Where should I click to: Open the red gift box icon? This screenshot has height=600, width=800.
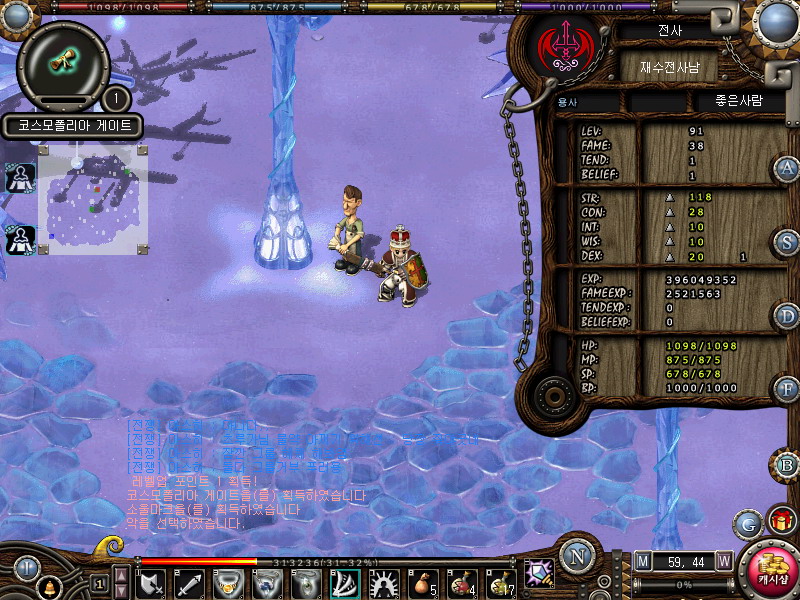780,521
